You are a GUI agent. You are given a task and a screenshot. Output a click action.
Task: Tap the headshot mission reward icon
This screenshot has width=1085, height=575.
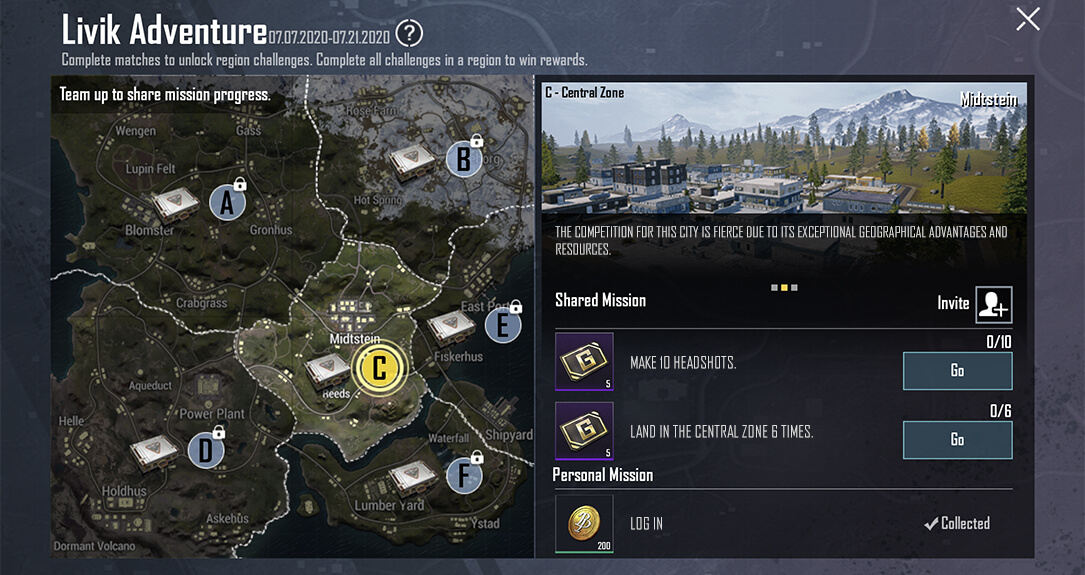584,362
